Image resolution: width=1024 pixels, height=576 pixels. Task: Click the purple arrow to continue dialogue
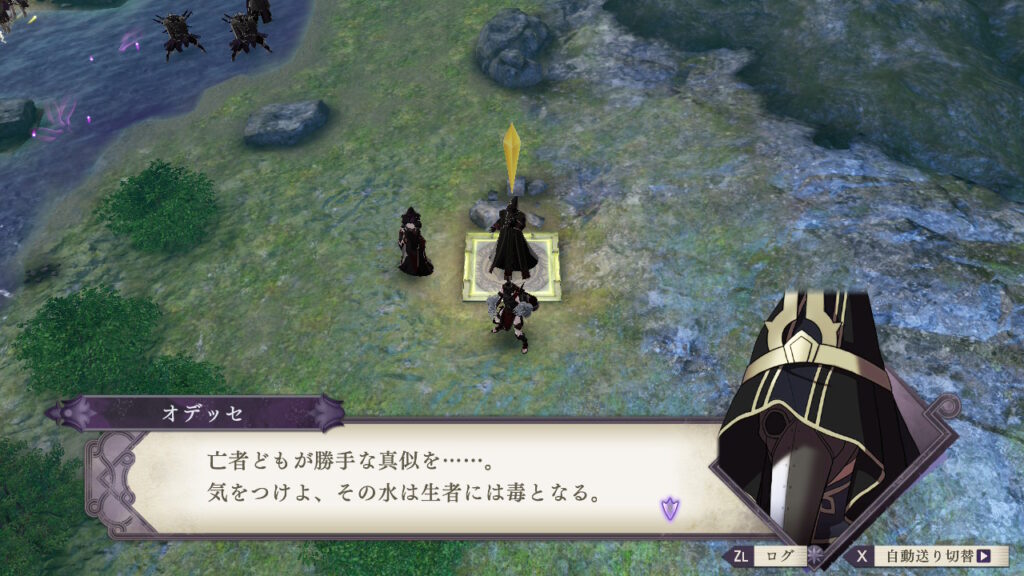[x=668, y=508]
